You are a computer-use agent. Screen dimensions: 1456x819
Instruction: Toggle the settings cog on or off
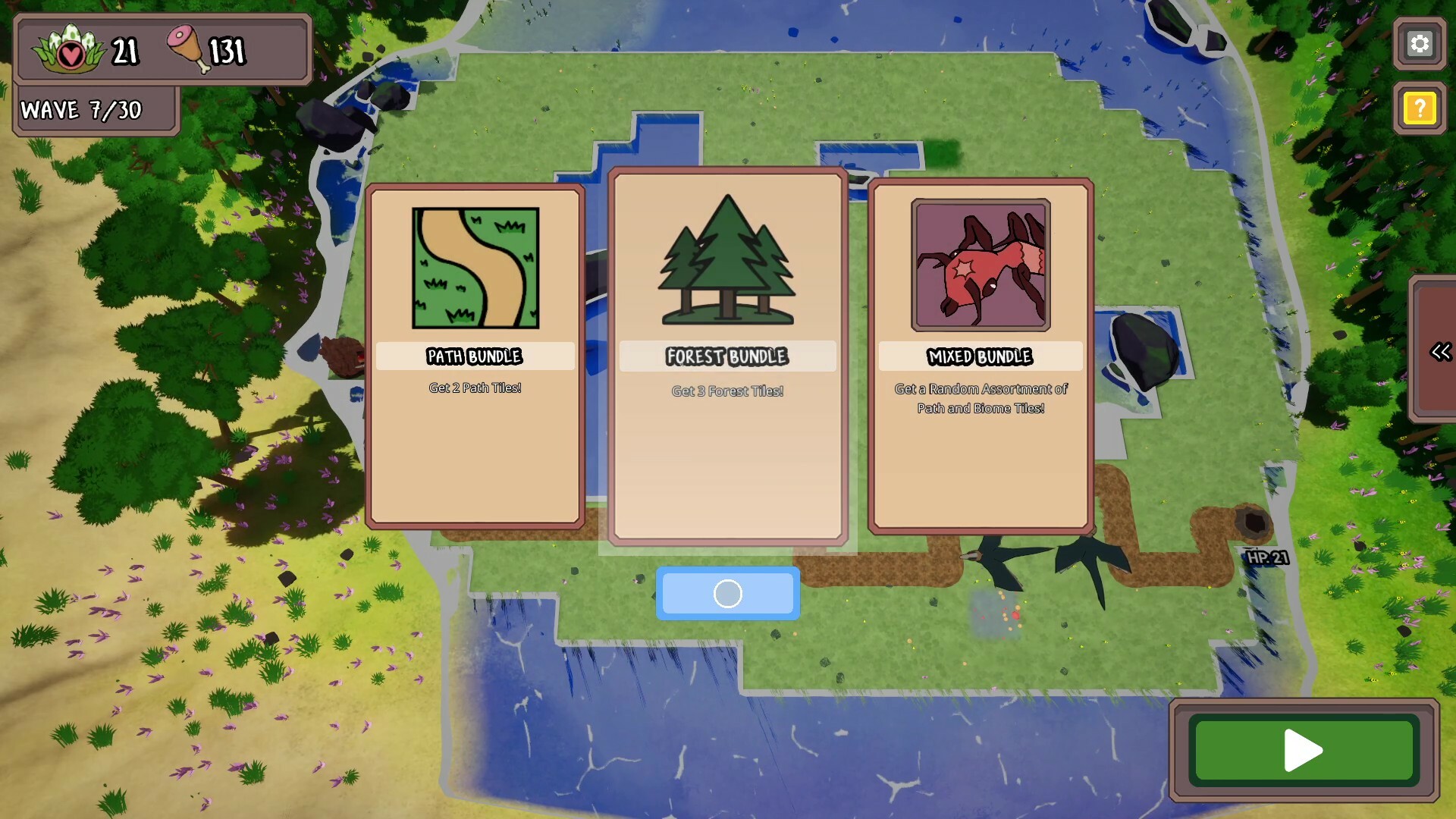tap(1420, 44)
